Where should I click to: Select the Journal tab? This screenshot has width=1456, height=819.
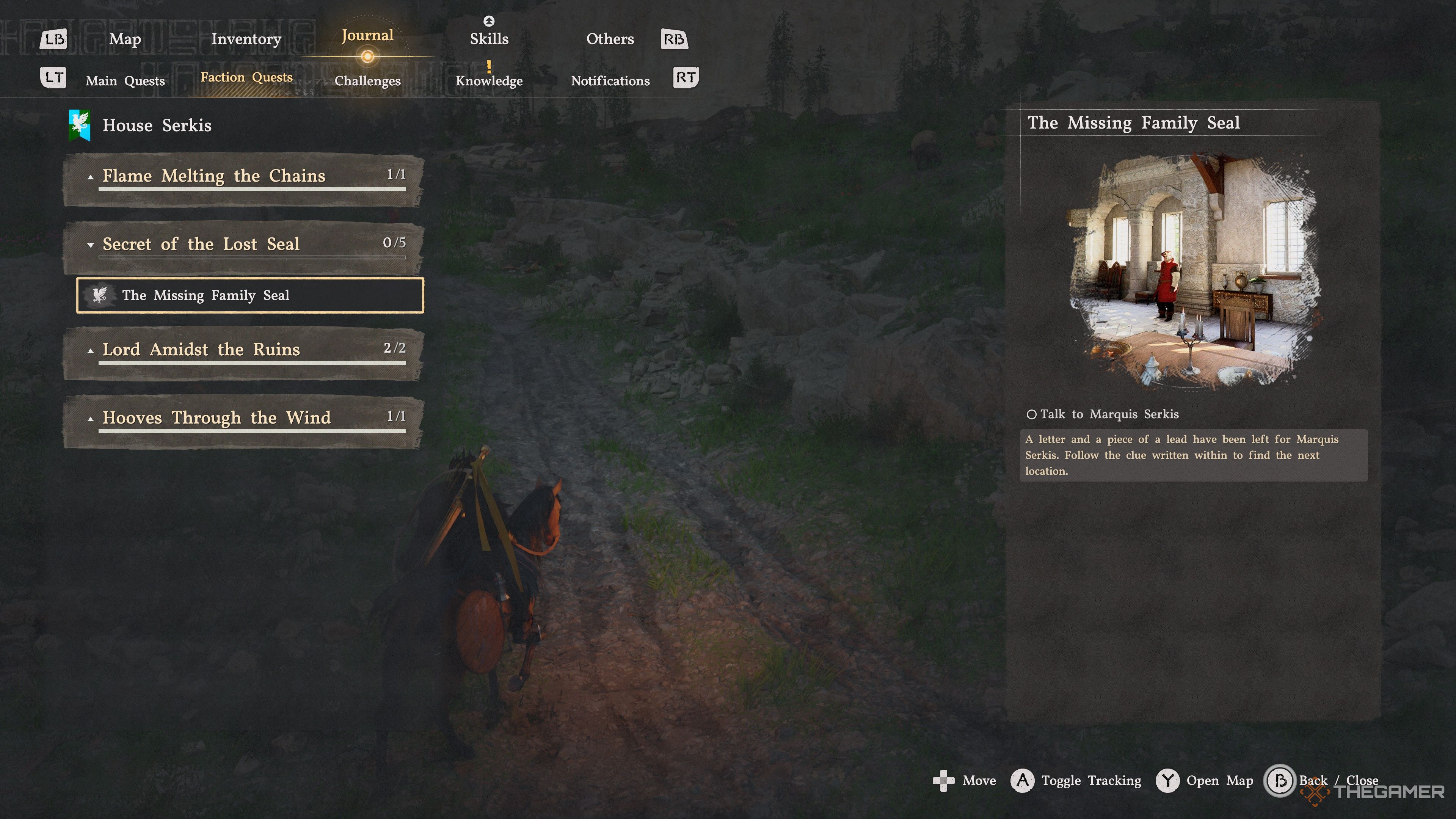click(x=367, y=36)
